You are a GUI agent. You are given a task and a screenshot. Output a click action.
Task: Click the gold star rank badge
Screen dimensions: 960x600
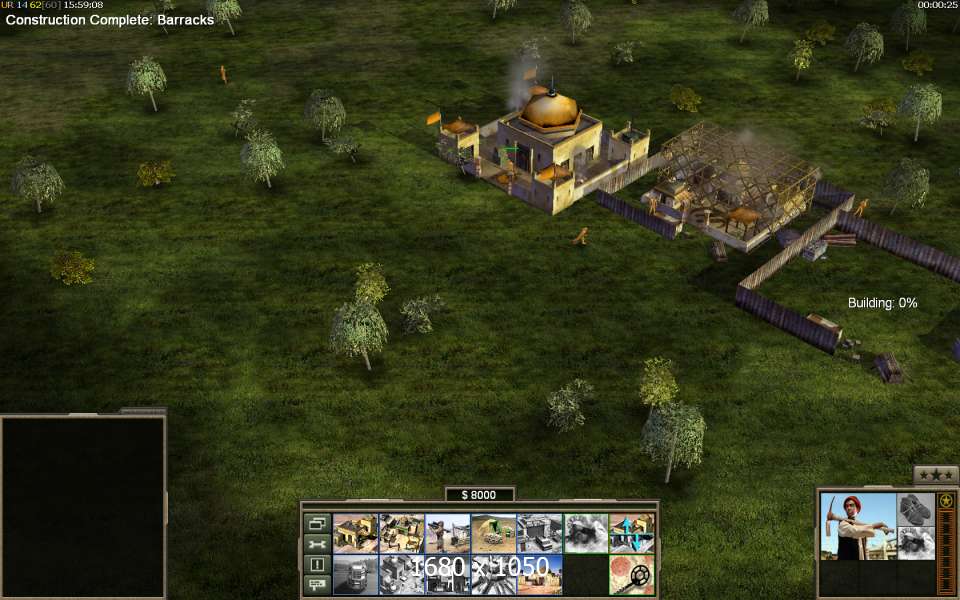click(x=945, y=501)
